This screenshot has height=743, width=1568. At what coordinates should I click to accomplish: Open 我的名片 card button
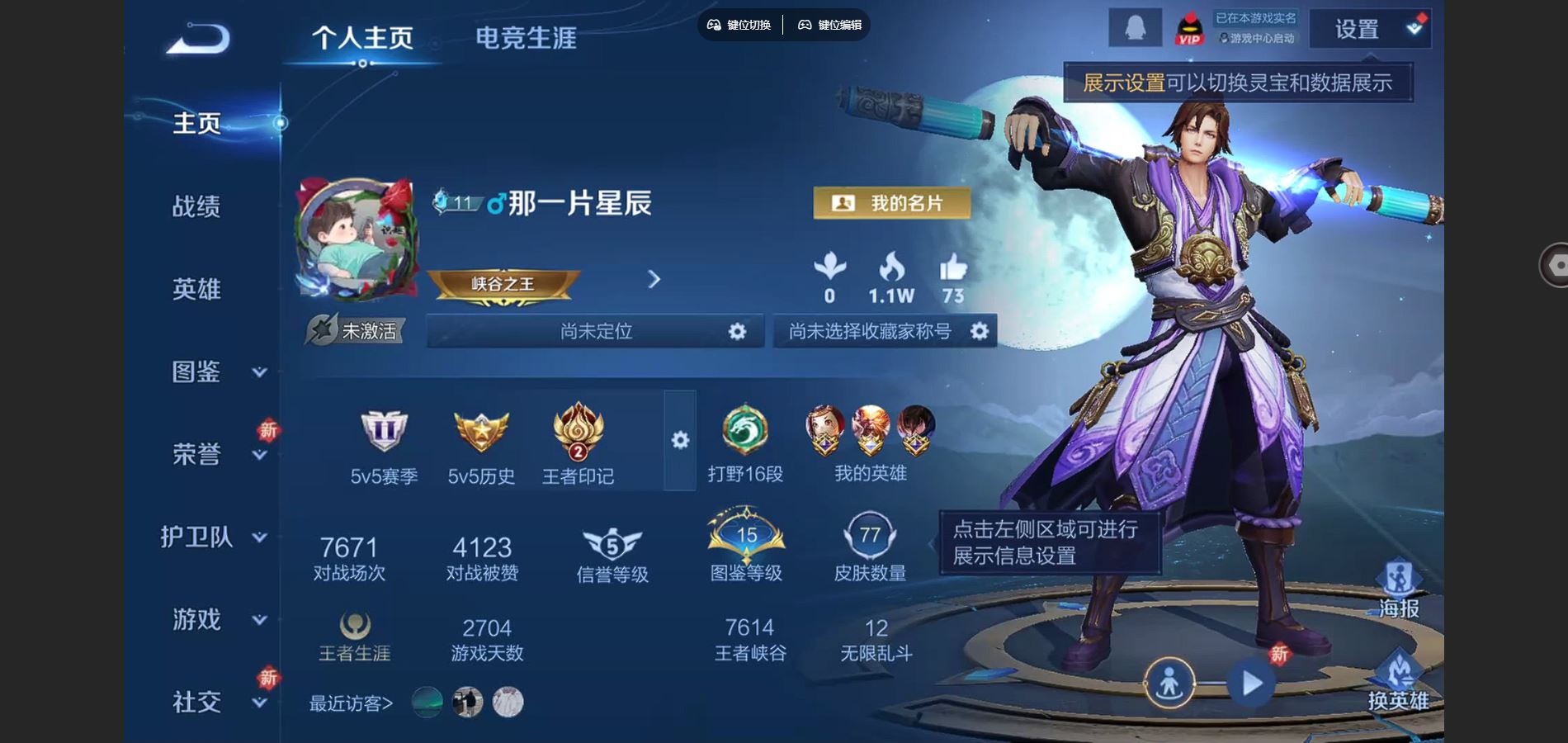click(x=891, y=203)
